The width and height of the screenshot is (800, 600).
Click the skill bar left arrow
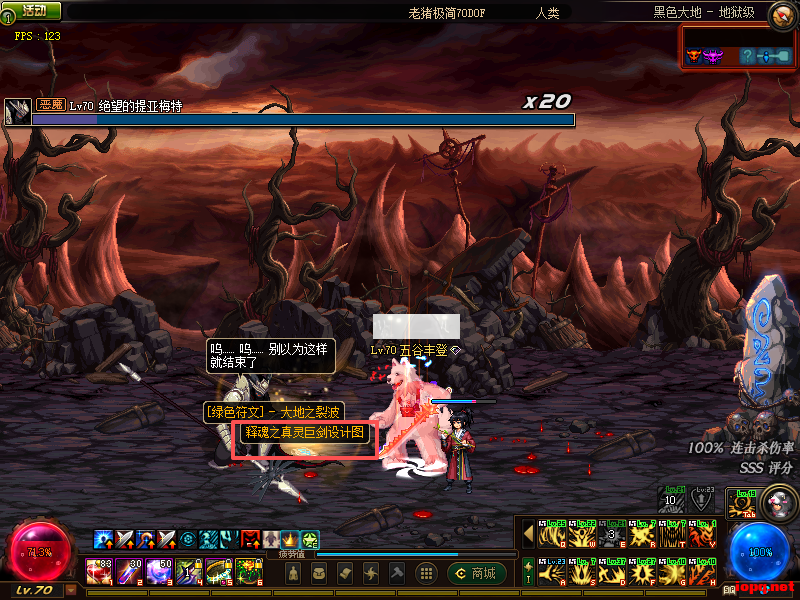tap(528, 535)
